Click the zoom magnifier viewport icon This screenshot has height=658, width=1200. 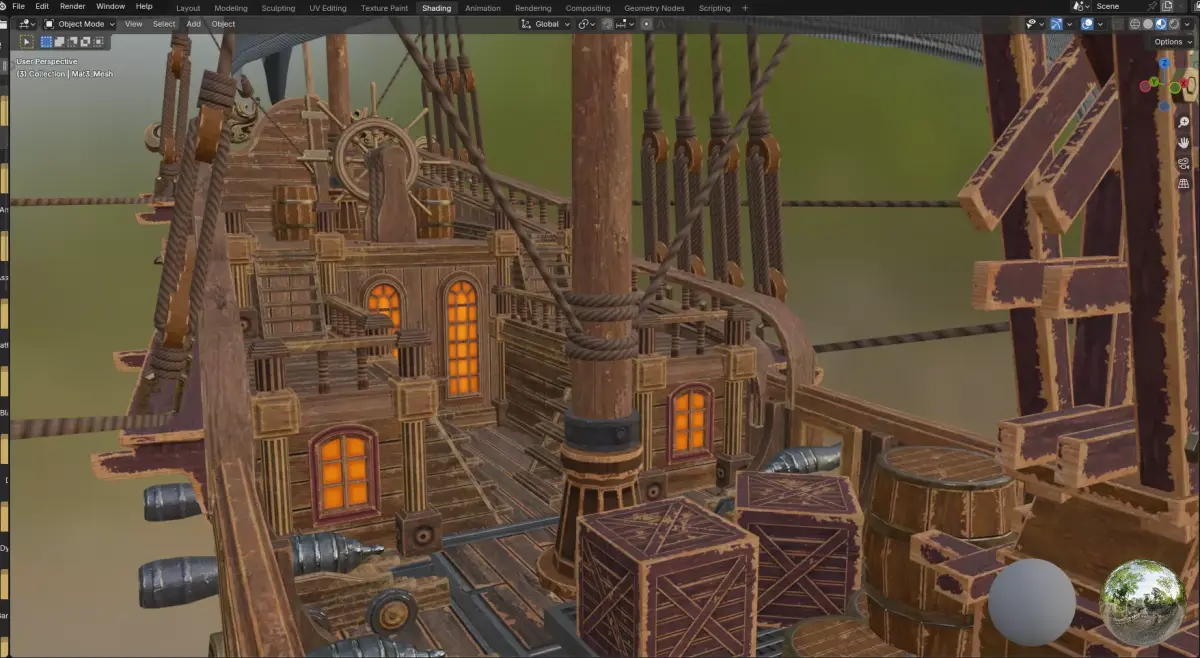[x=1183, y=122]
